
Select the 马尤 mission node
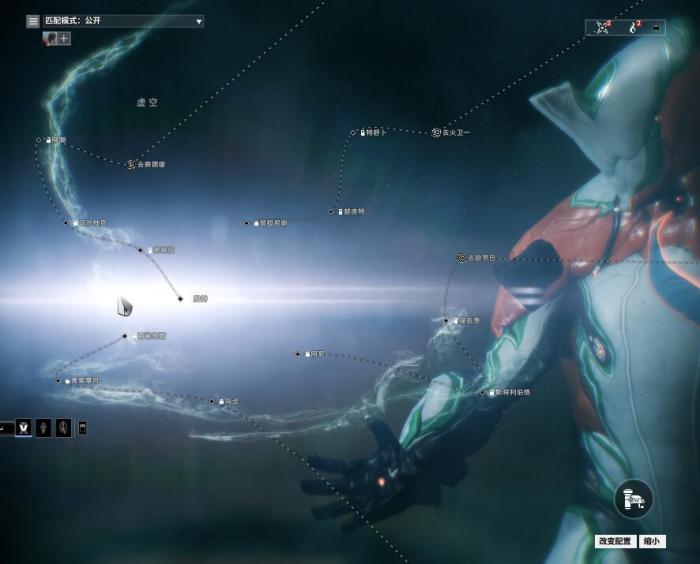point(212,401)
